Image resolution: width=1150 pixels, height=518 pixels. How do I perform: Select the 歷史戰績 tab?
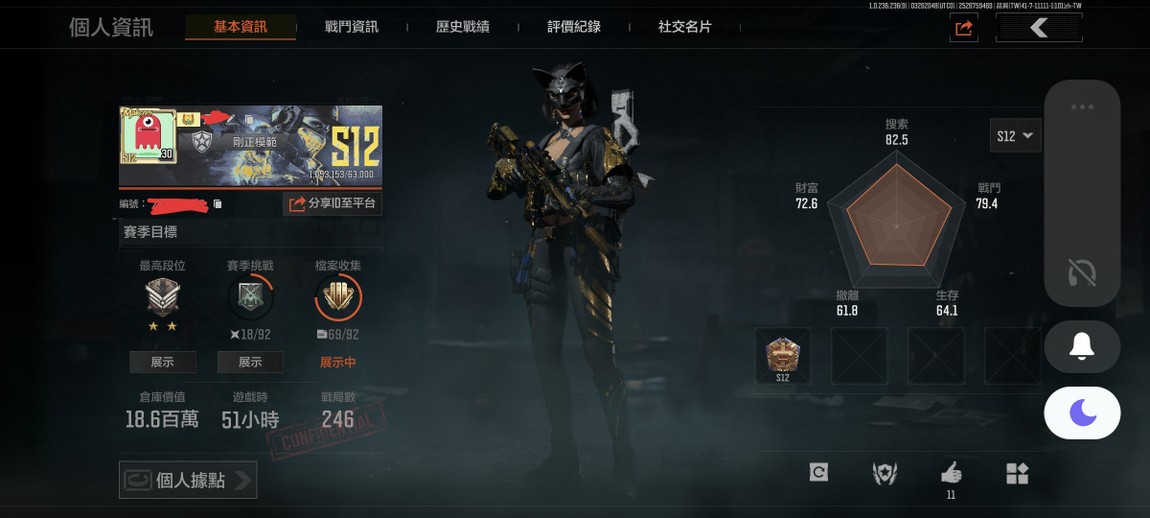click(463, 27)
